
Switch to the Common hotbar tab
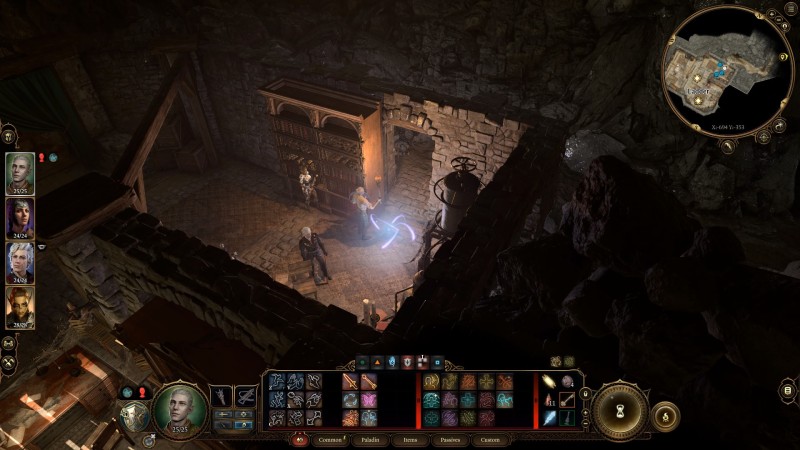click(x=330, y=439)
